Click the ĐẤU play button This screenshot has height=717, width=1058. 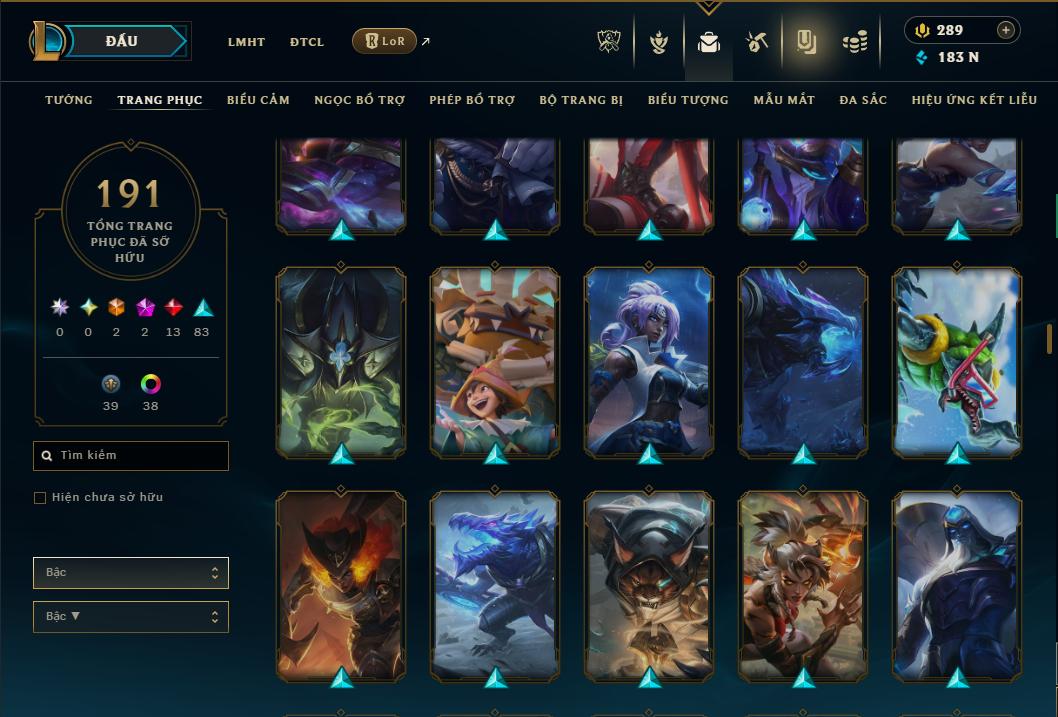pyautogui.click(x=121, y=41)
